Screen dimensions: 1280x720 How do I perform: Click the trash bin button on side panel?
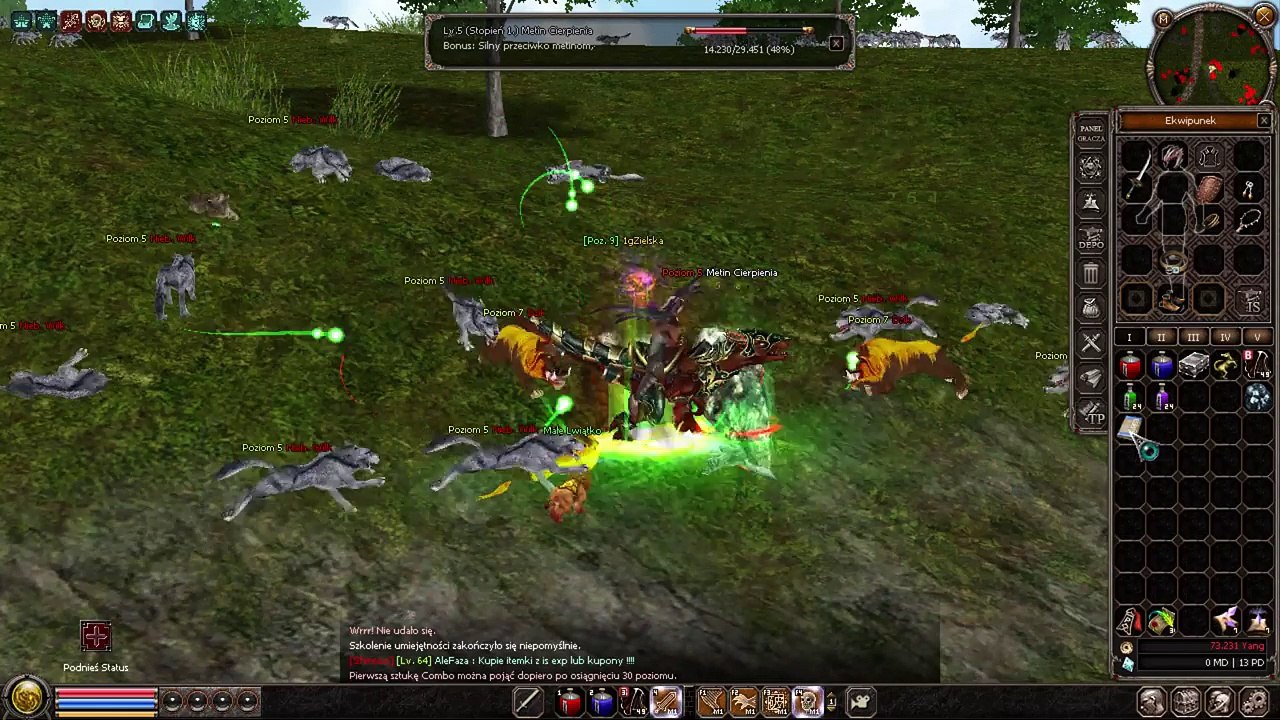tap(1091, 273)
